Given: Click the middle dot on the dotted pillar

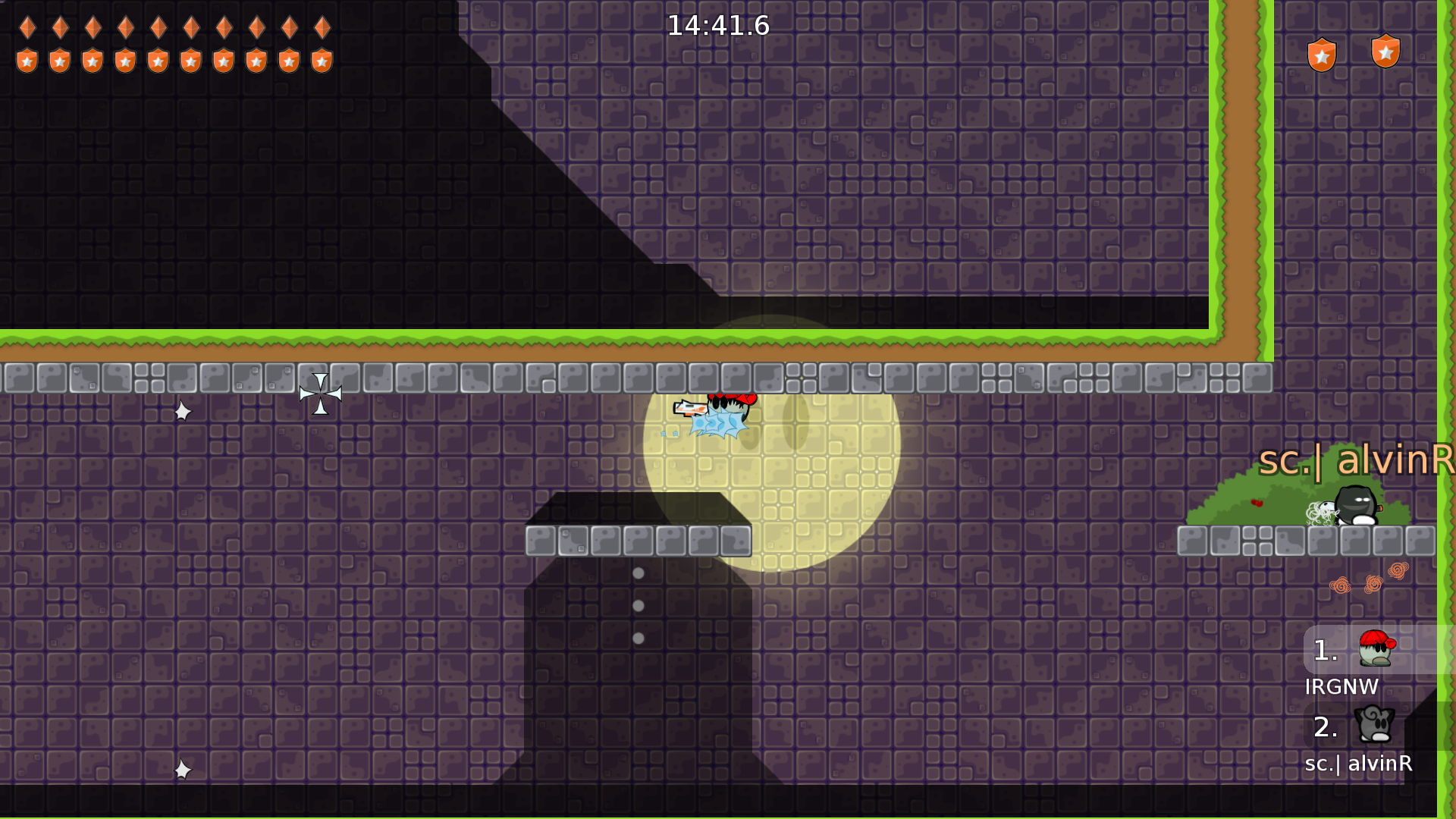Looking at the screenshot, I should click(638, 605).
